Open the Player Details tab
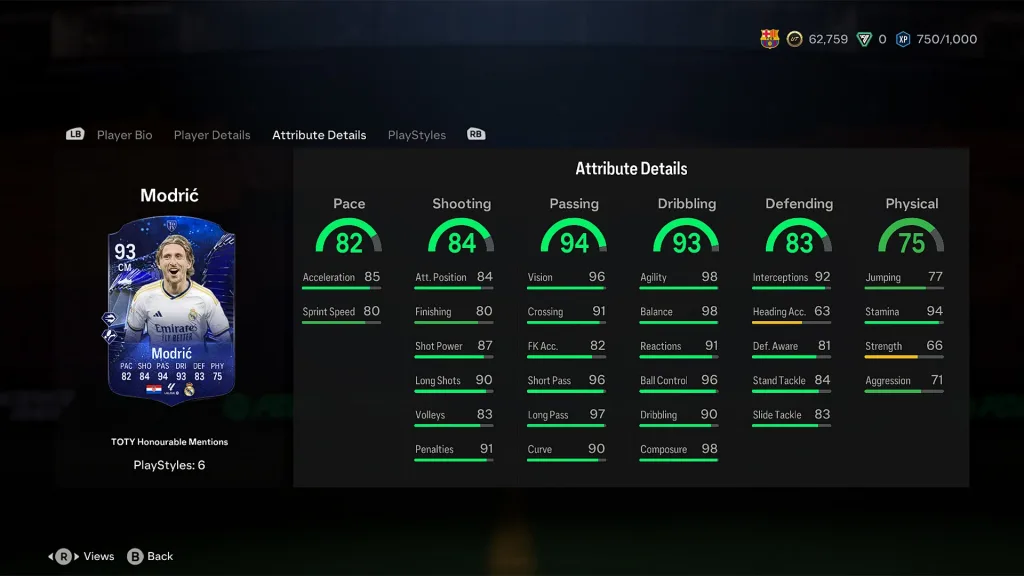1024x576 pixels. click(212, 135)
